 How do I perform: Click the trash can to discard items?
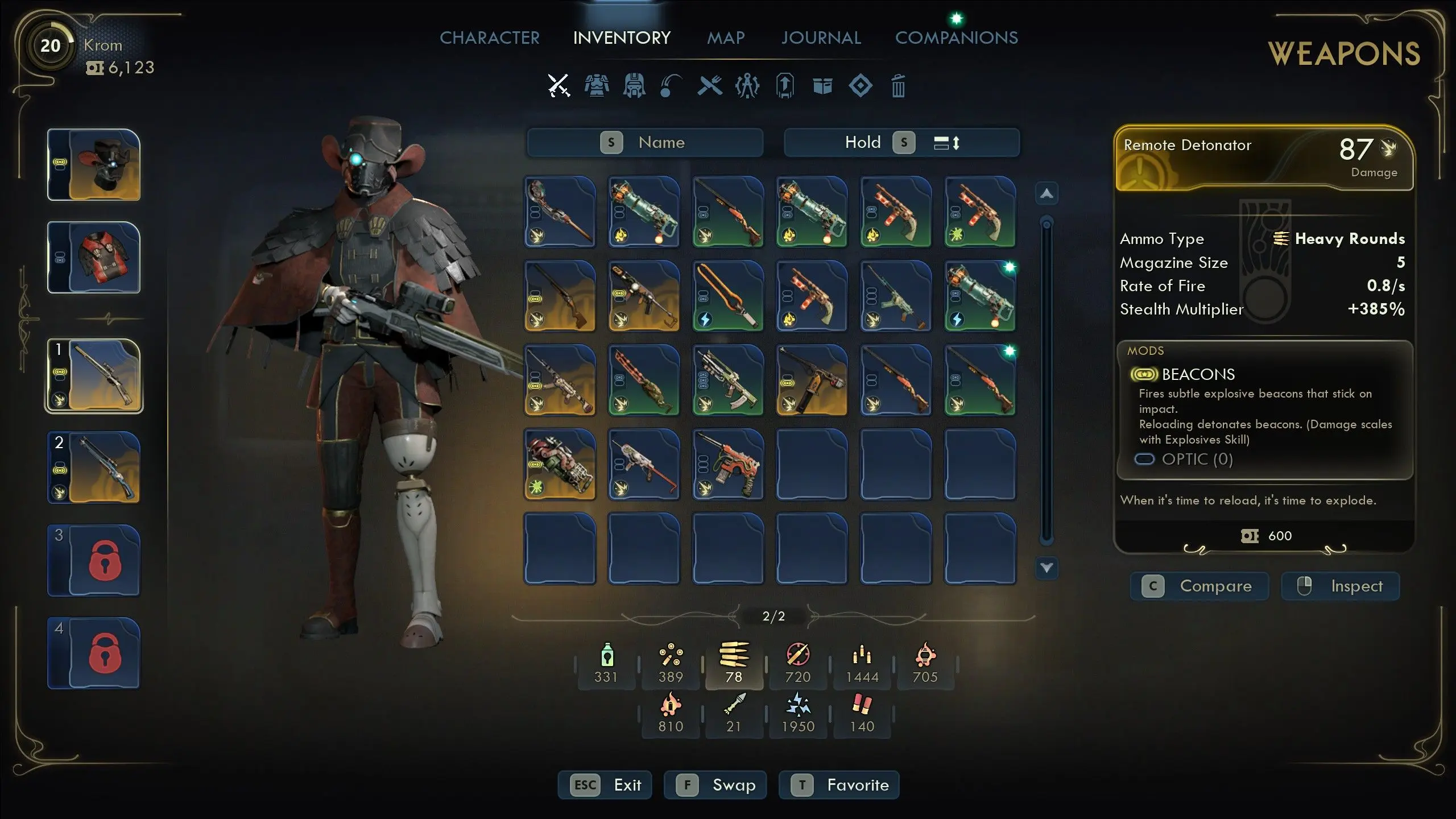(x=898, y=85)
